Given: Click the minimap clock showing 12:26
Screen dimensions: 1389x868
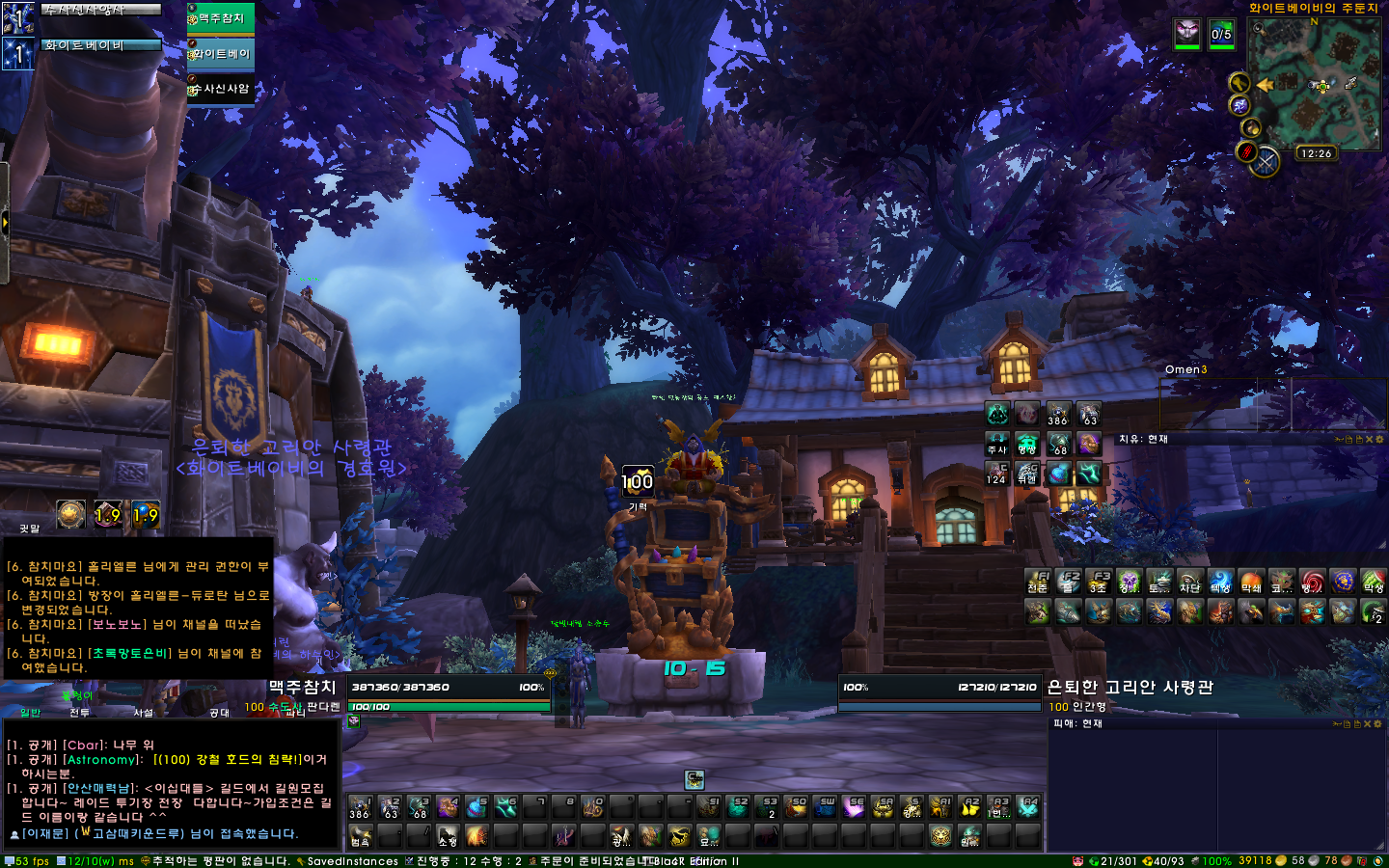Looking at the screenshot, I should pos(1316,153).
